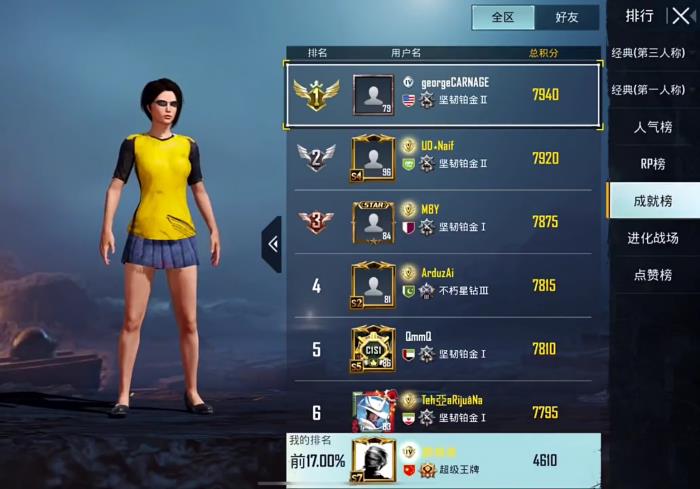Select the 成就榜 category
Image resolution: width=700 pixels, height=489 pixels.
click(653, 201)
